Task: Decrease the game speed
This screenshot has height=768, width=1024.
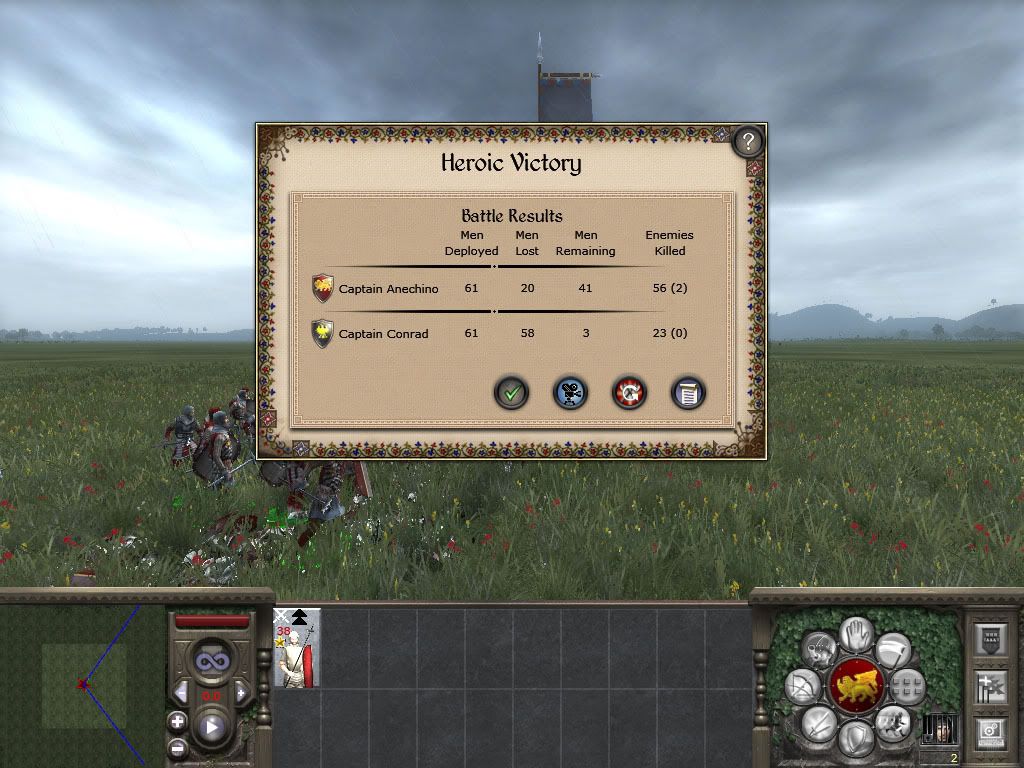Action: (x=182, y=694)
